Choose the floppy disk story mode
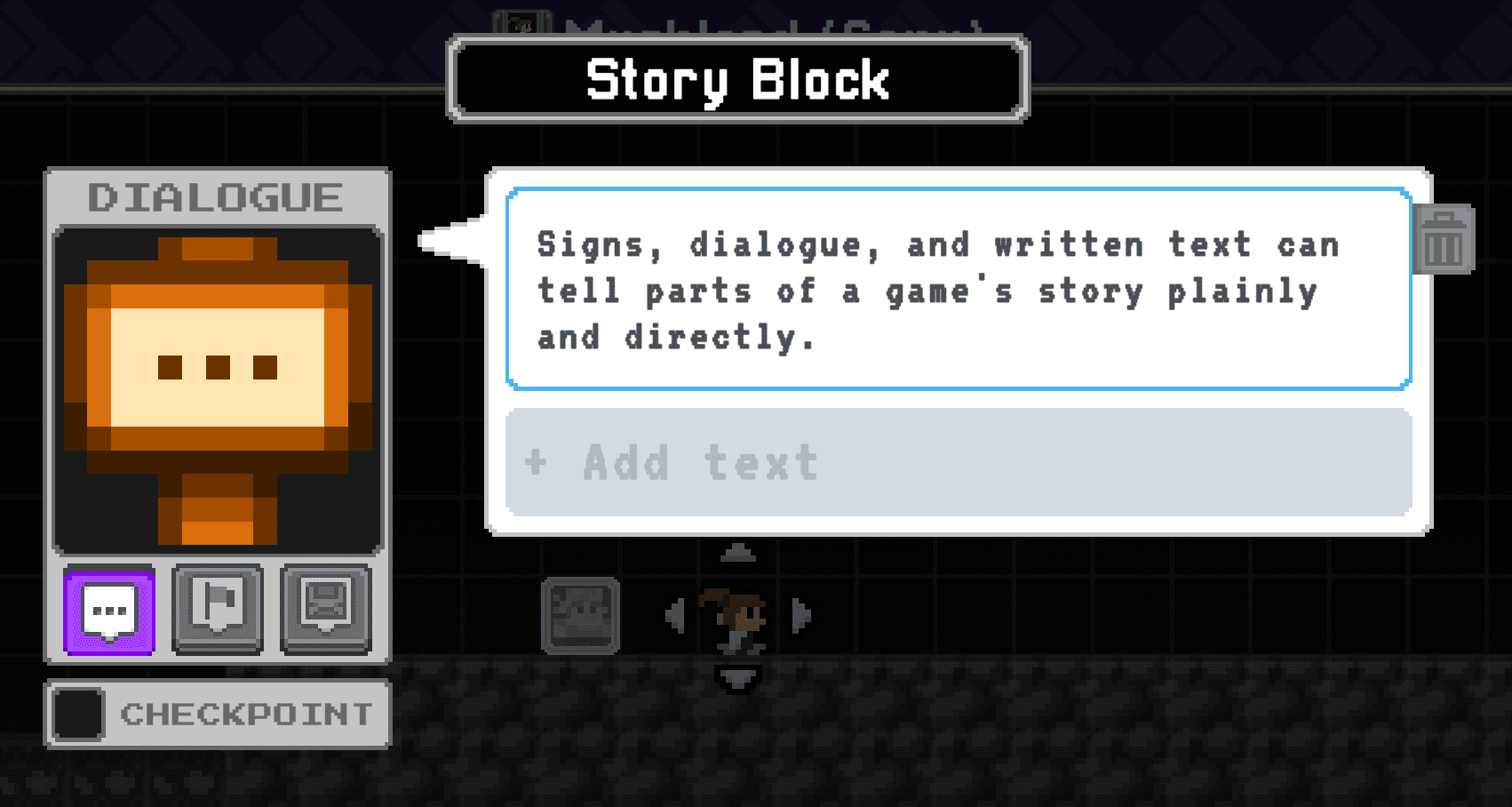 326,609
